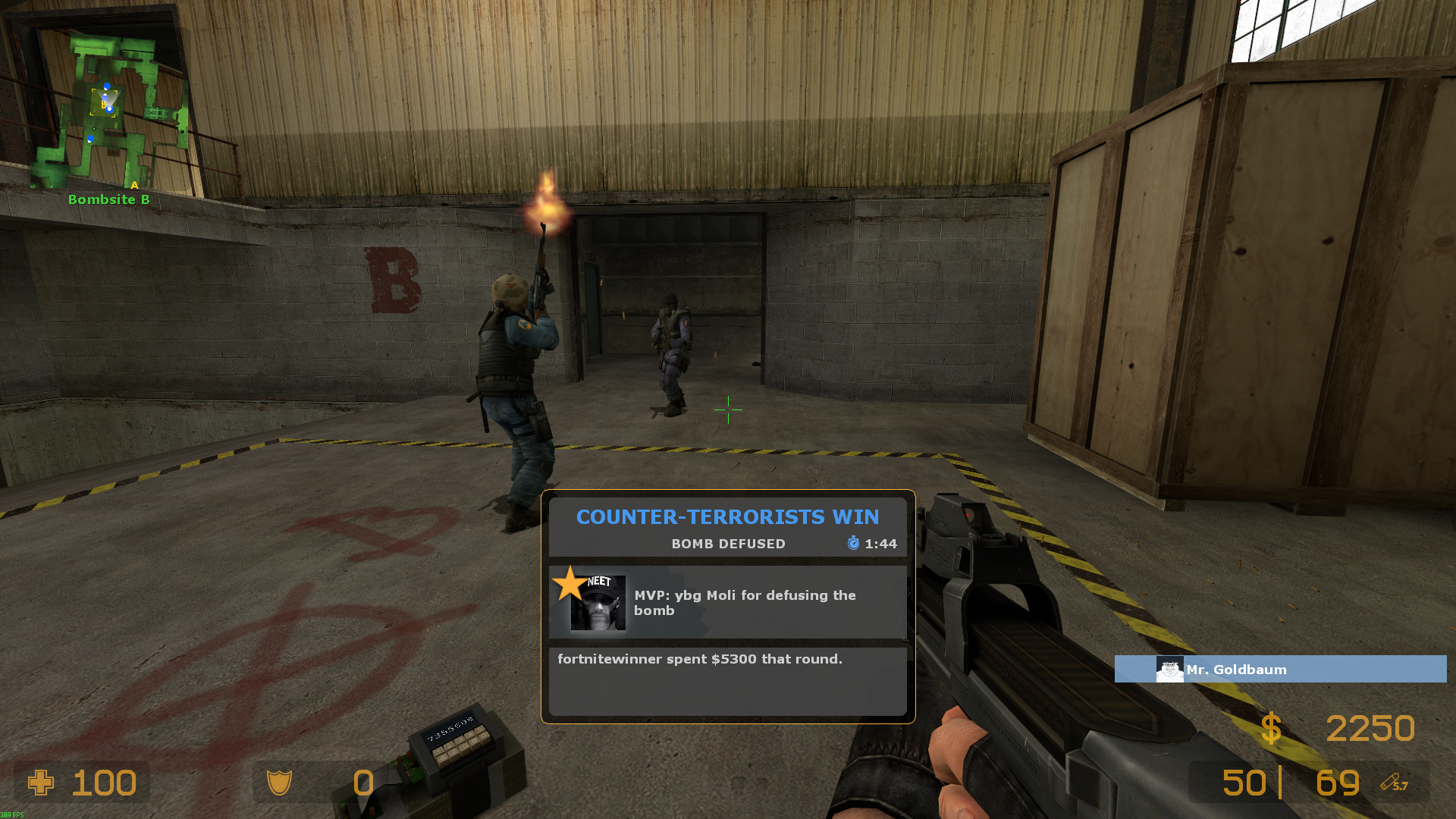Image resolution: width=1456 pixels, height=819 pixels.
Task: Click the 5.7 ammo type icon
Action: (1394, 783)
